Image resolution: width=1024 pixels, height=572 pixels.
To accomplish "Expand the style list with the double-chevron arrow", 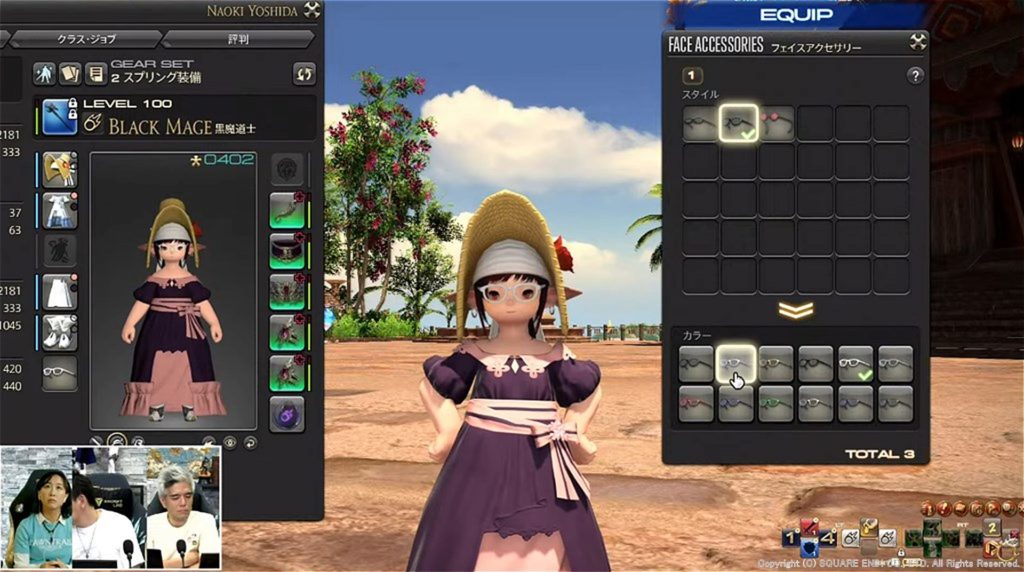I will [x=795, y=310].
